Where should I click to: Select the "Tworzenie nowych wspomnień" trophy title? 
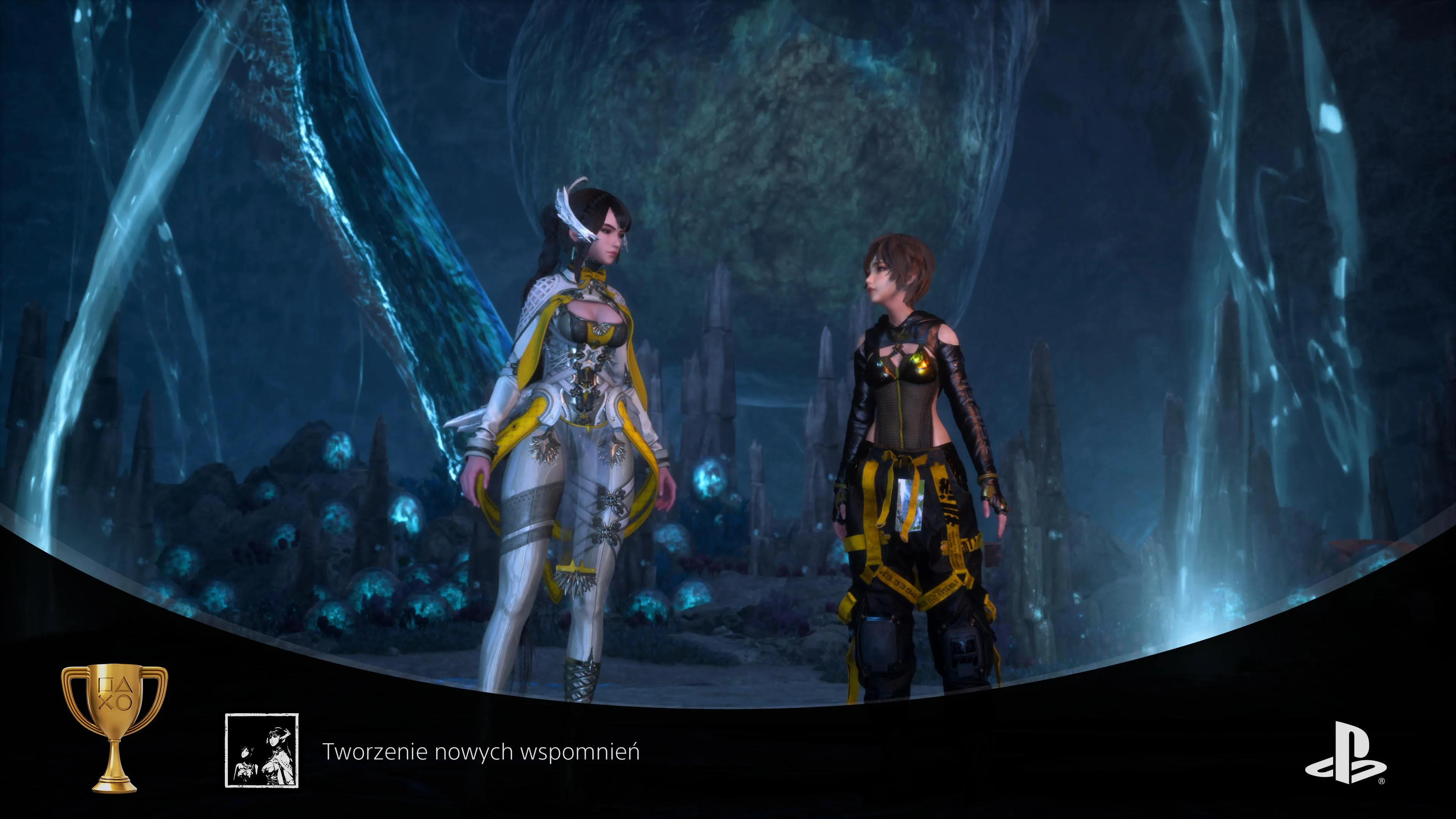(480, 752)
